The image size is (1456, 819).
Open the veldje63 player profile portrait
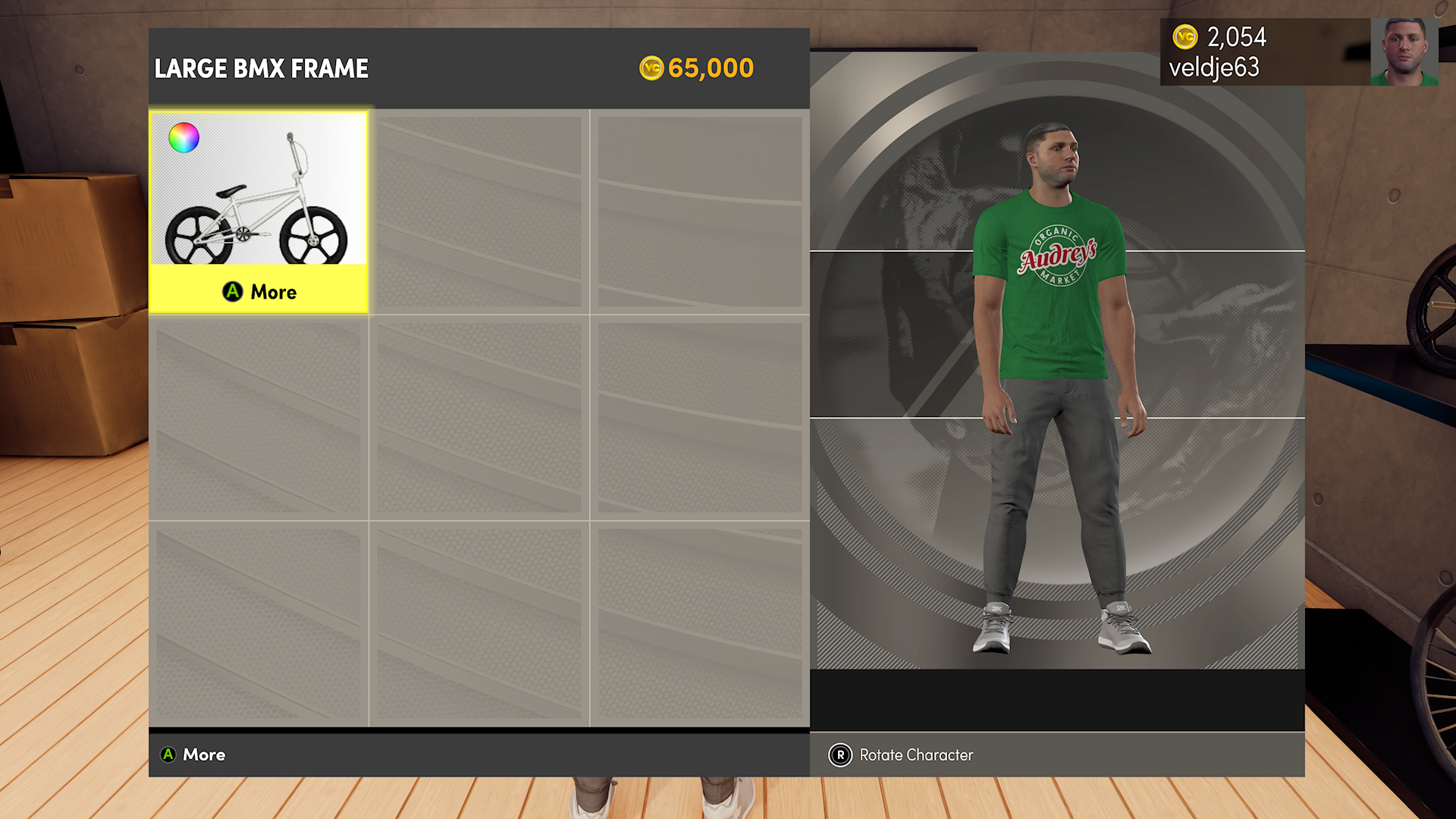click(1404, 52)
